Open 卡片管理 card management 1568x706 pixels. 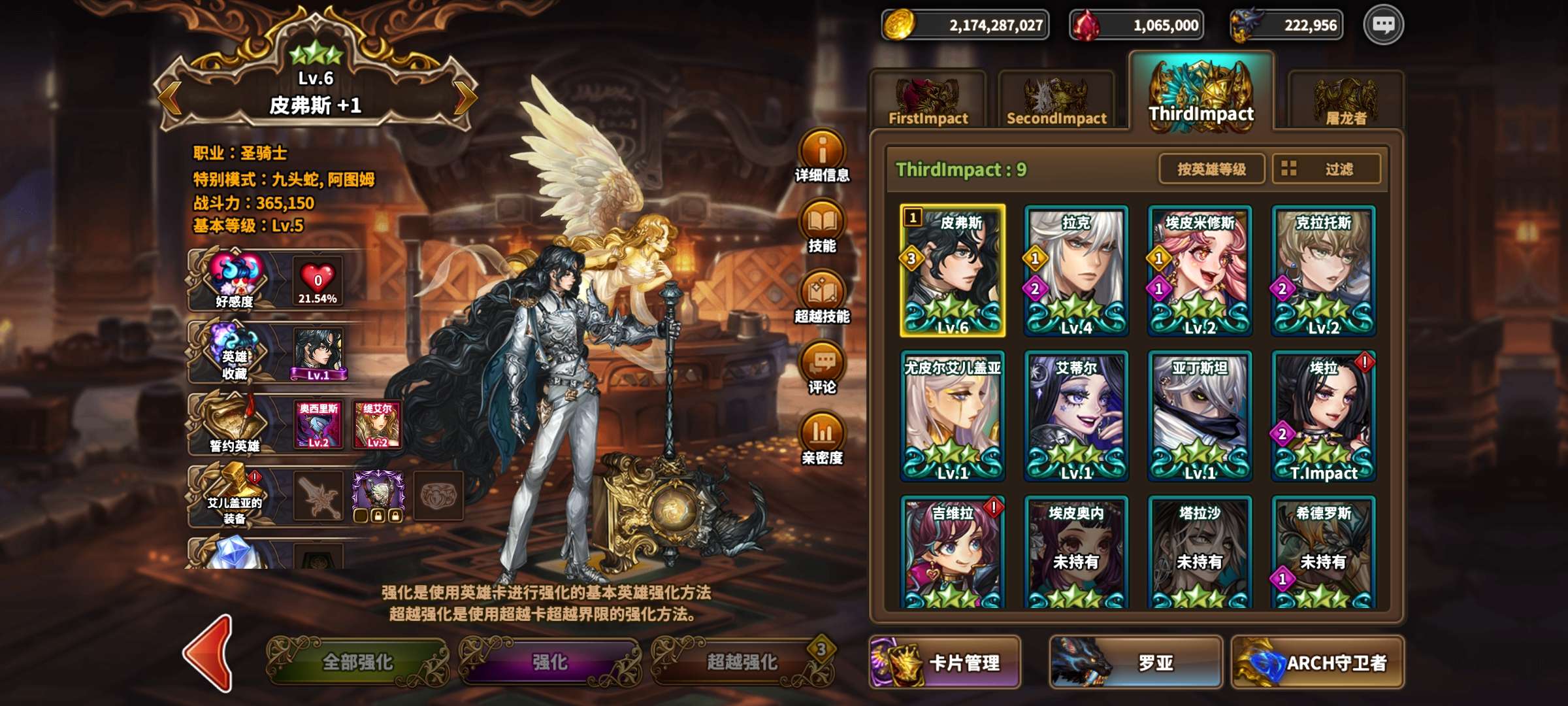pyautogui.click(x=945, y=663)
